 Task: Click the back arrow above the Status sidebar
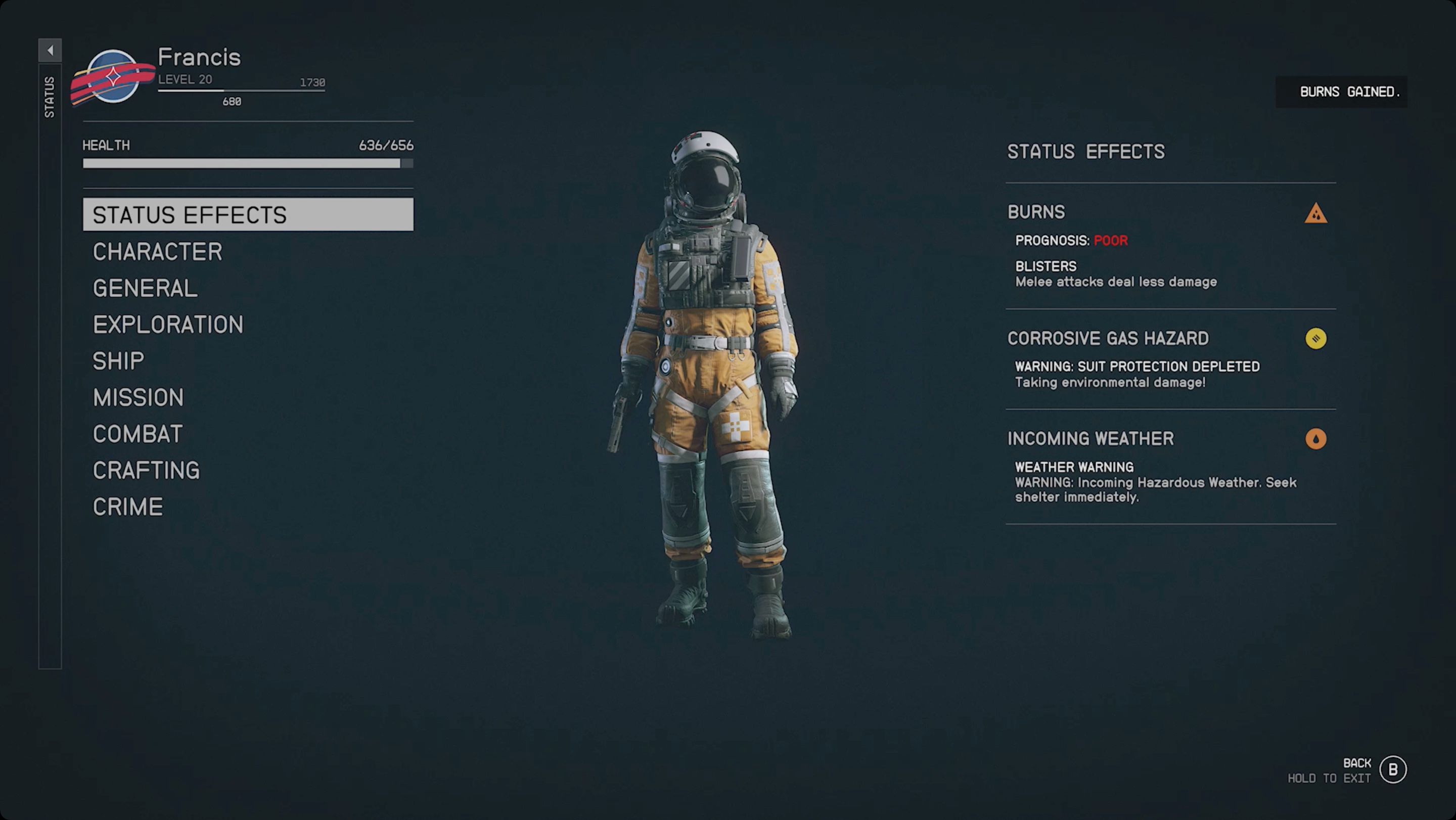coord(50,49)
